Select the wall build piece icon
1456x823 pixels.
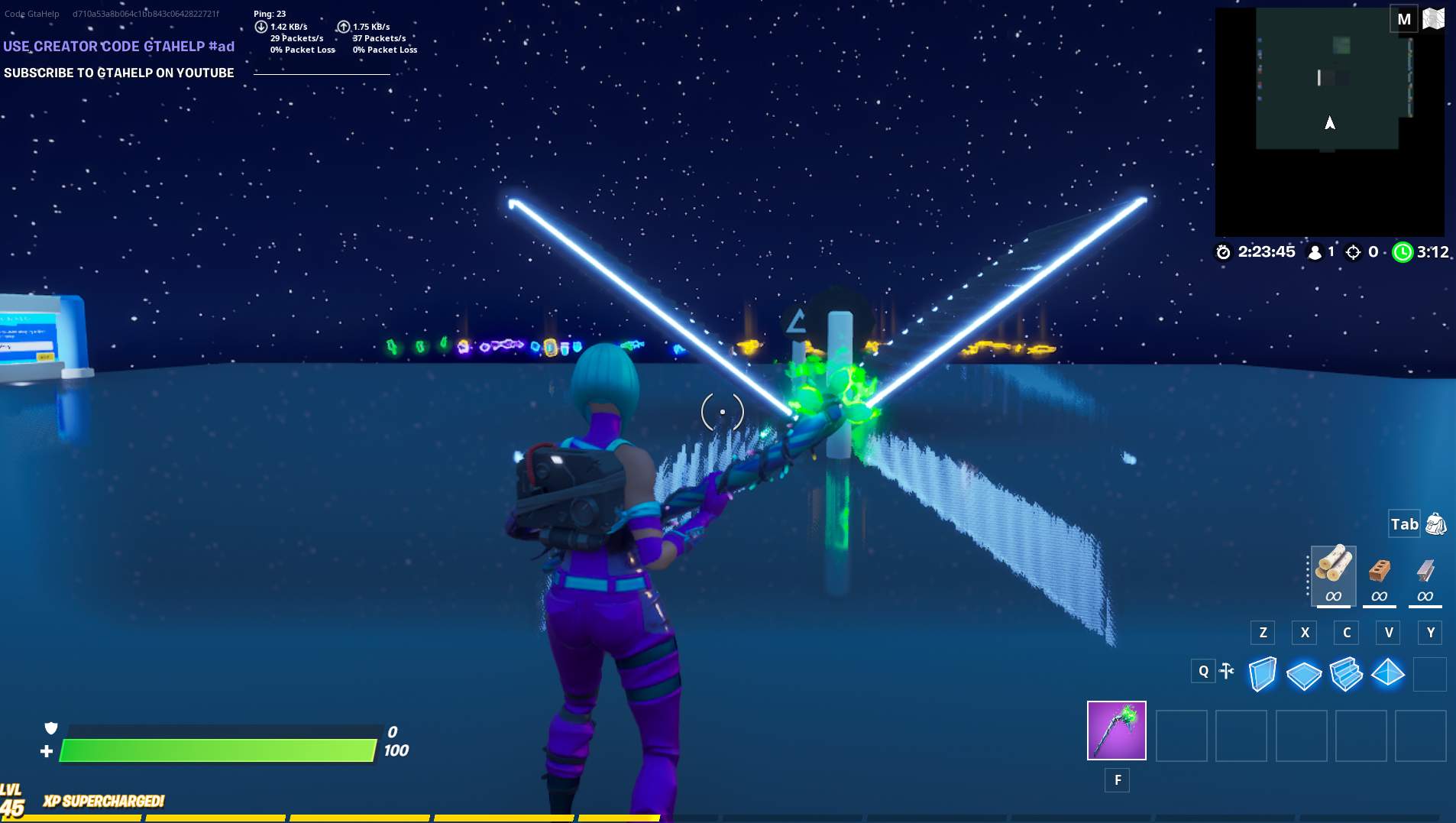pos(1262,673)
